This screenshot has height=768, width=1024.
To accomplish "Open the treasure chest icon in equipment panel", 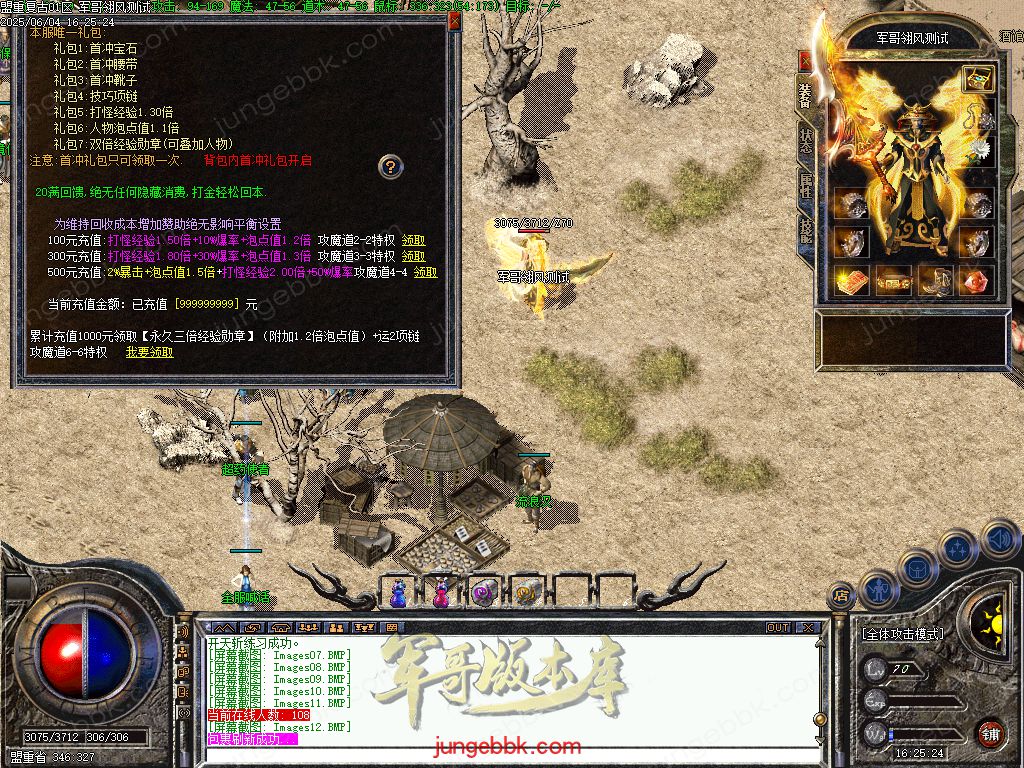I will [977, 79].
